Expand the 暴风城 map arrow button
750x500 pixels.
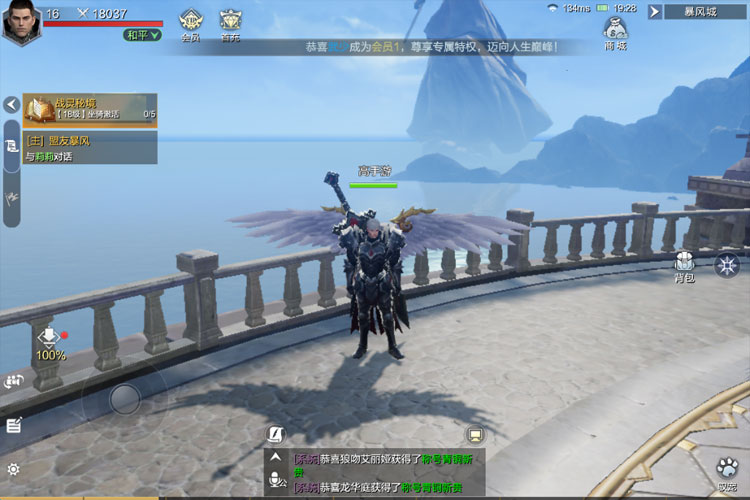click(x=655, y=12)
